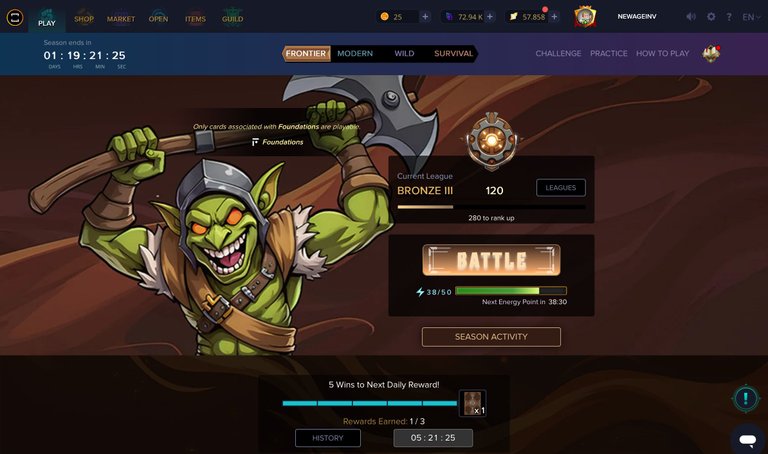Open the Season Activity panel
Viewport: 768px width, 454px height.
[491, 337]
